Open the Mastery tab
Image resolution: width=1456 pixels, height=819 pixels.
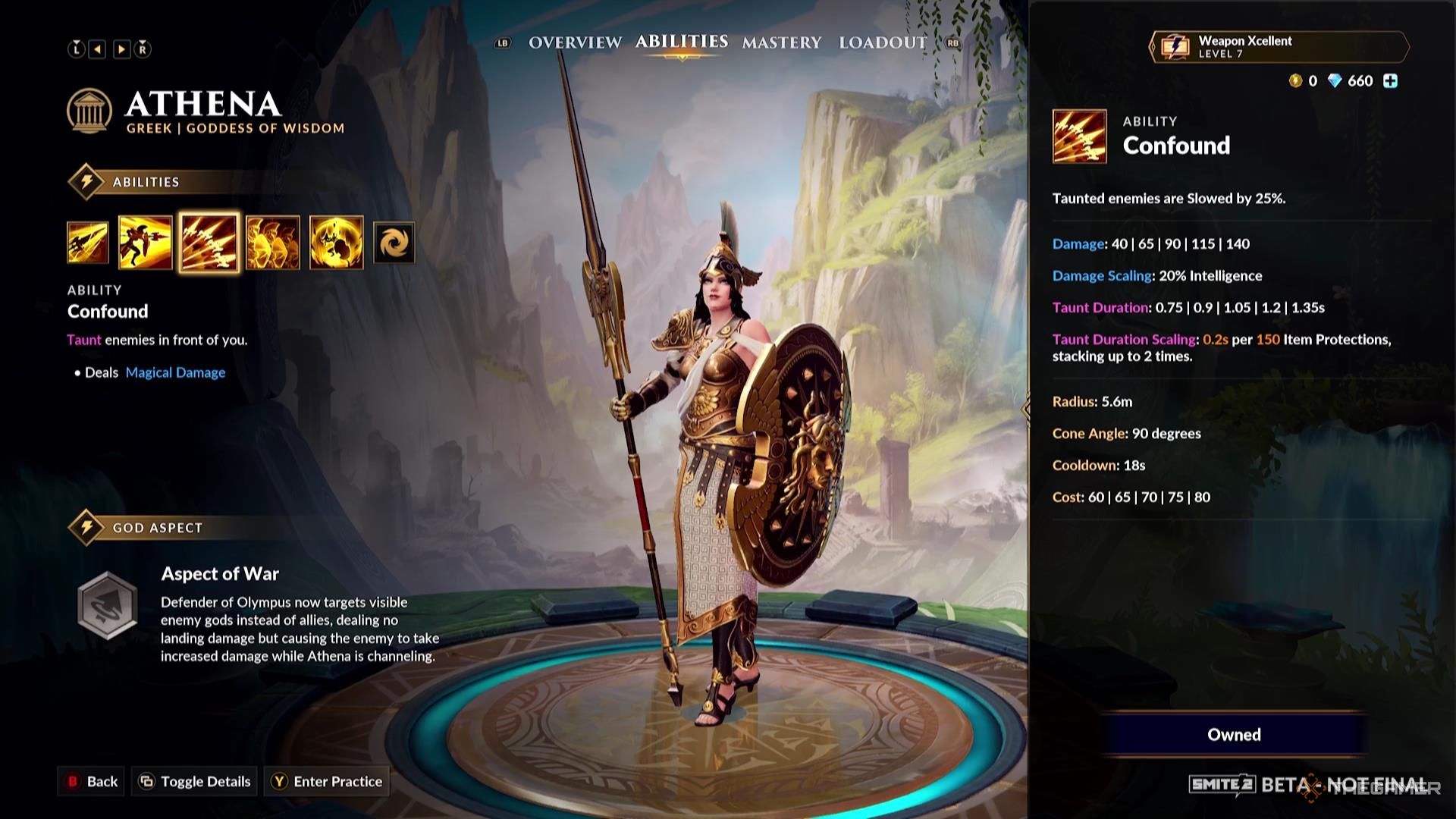781,42
